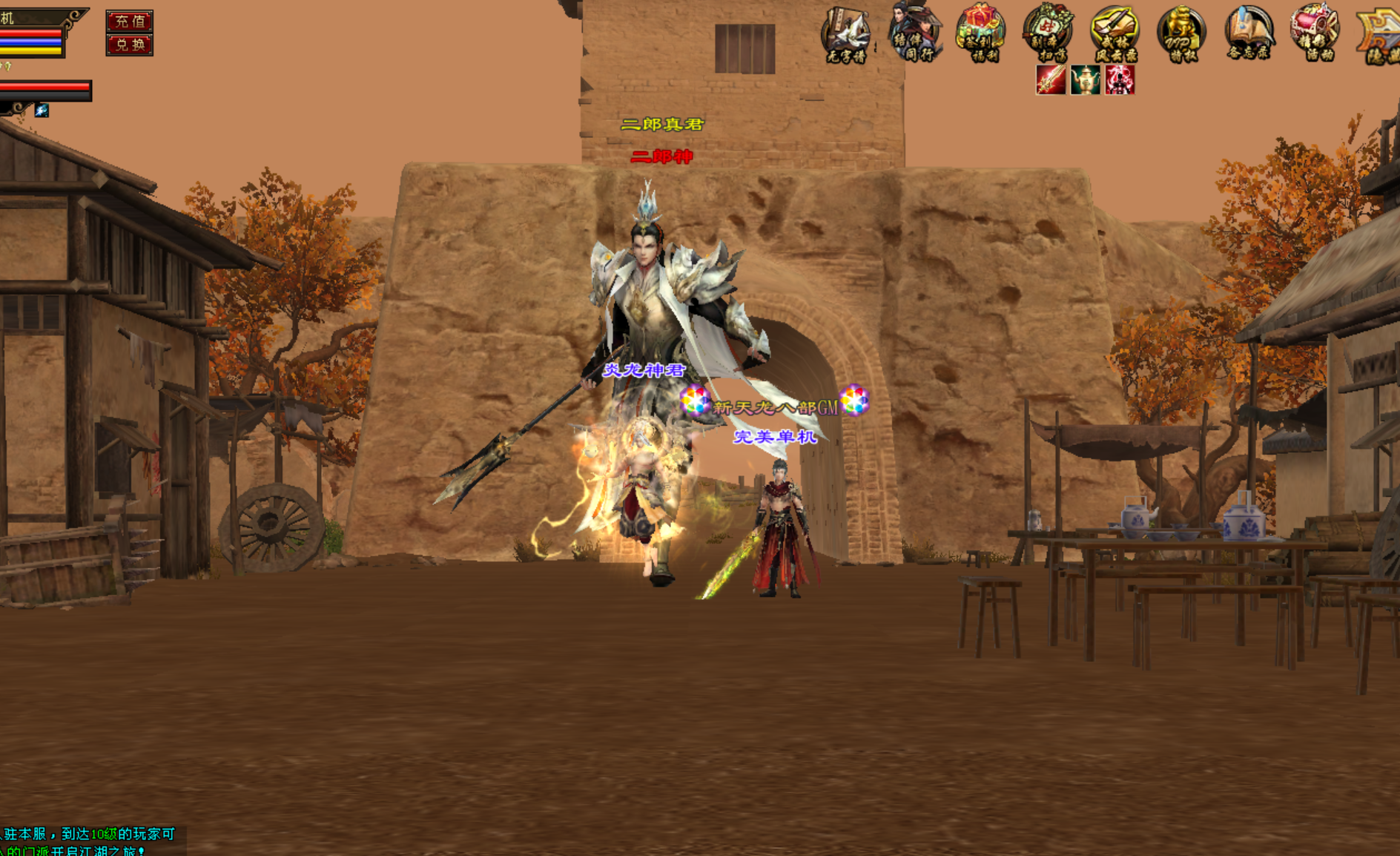The image size is (1400, 856).
Task: Click the blue lightning status icon
Action: click(x=42, y=111)
